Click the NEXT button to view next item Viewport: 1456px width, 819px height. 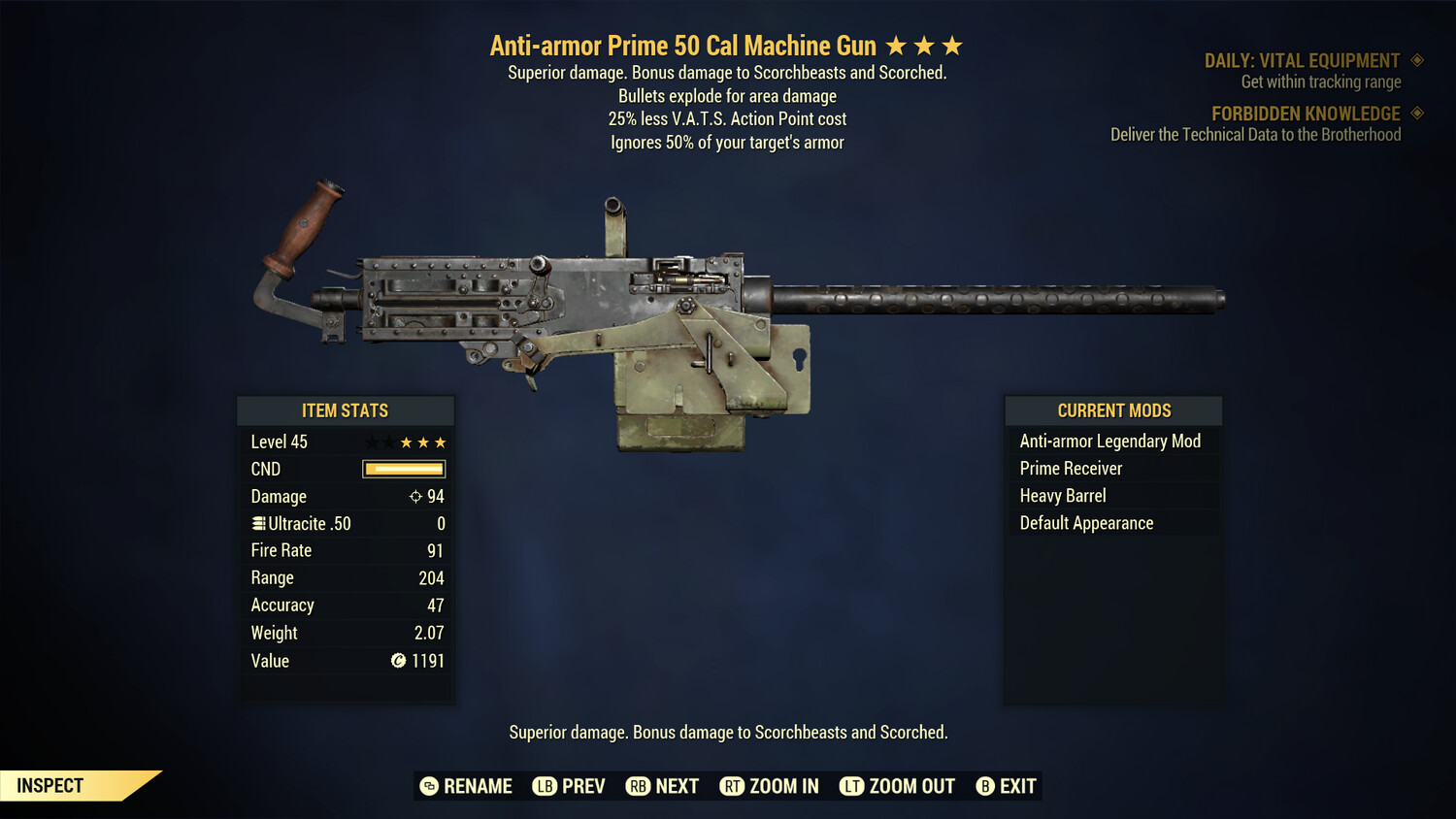click(x=677, y=786)
